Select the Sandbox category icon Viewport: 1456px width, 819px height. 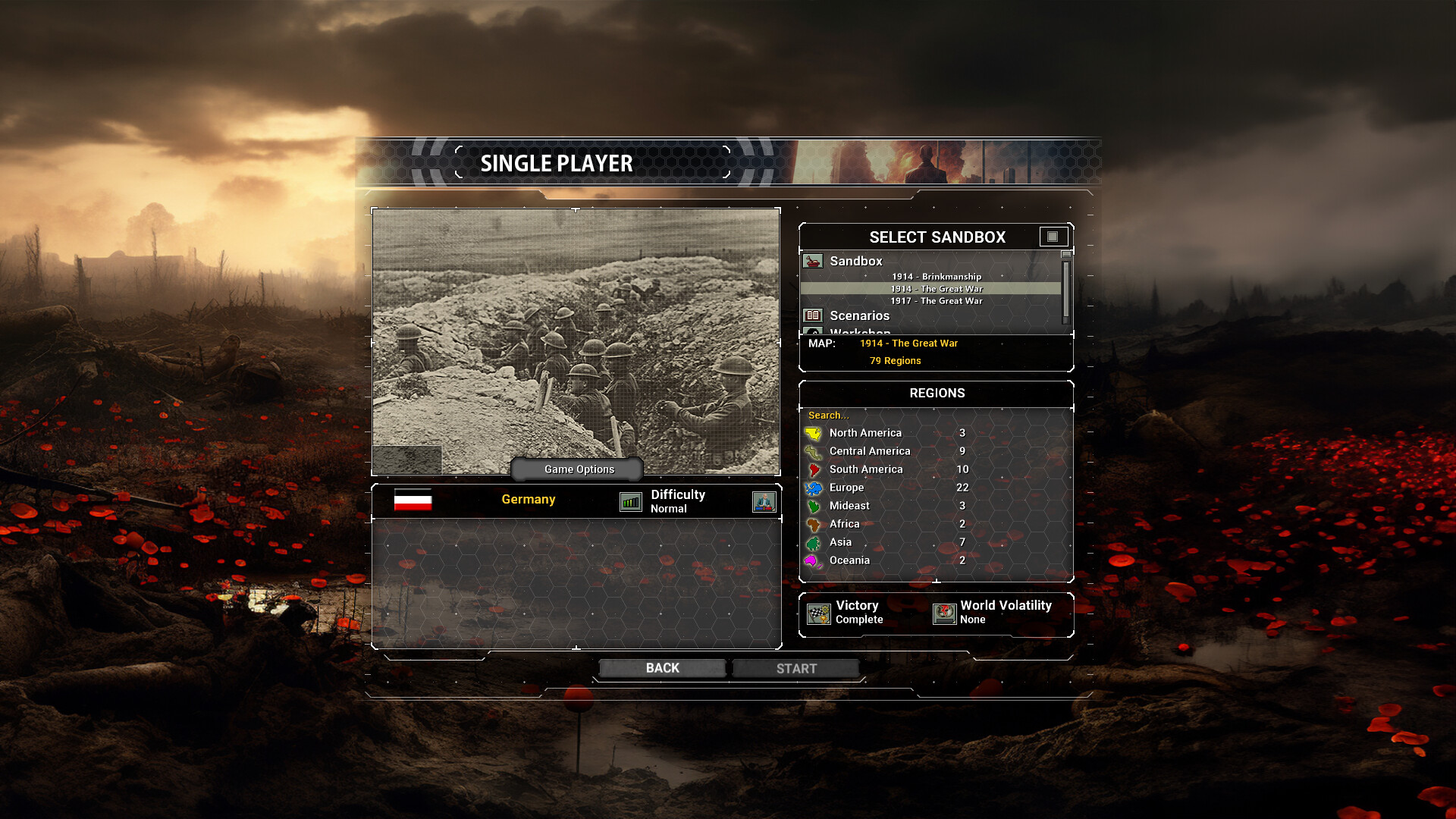(813, 261)
